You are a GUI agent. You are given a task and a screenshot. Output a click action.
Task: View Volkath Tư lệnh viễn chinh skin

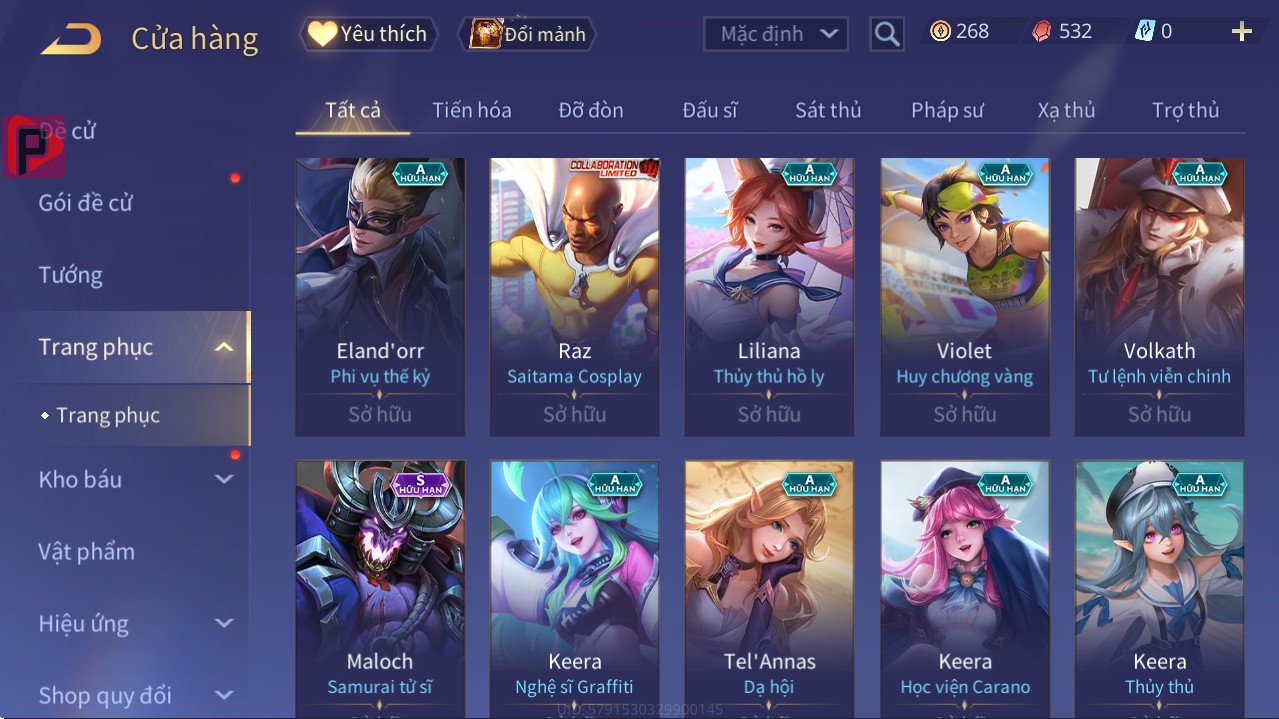pyautogui.click(x=1159, y=296)
